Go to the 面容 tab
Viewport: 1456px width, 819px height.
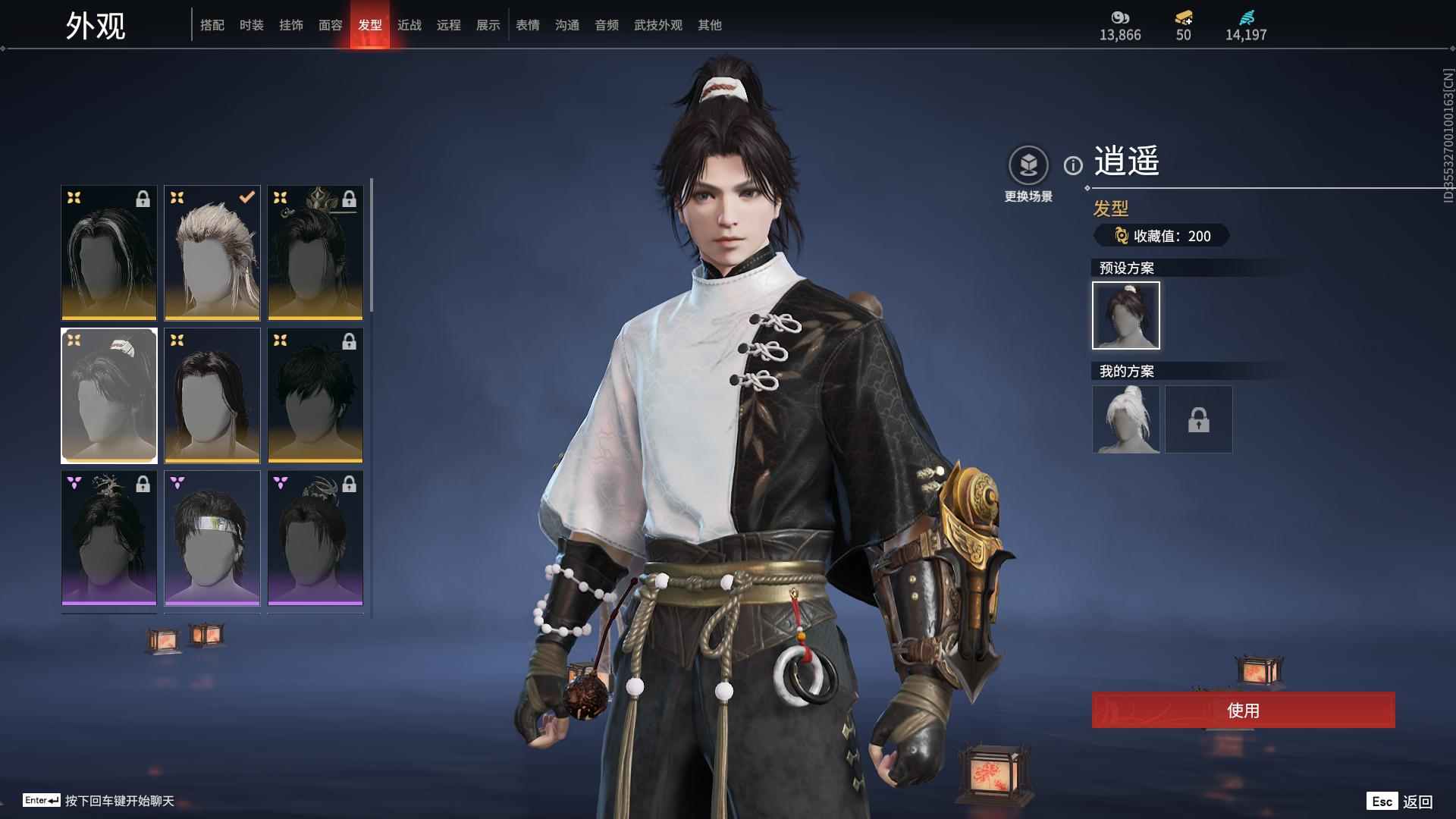331,25
